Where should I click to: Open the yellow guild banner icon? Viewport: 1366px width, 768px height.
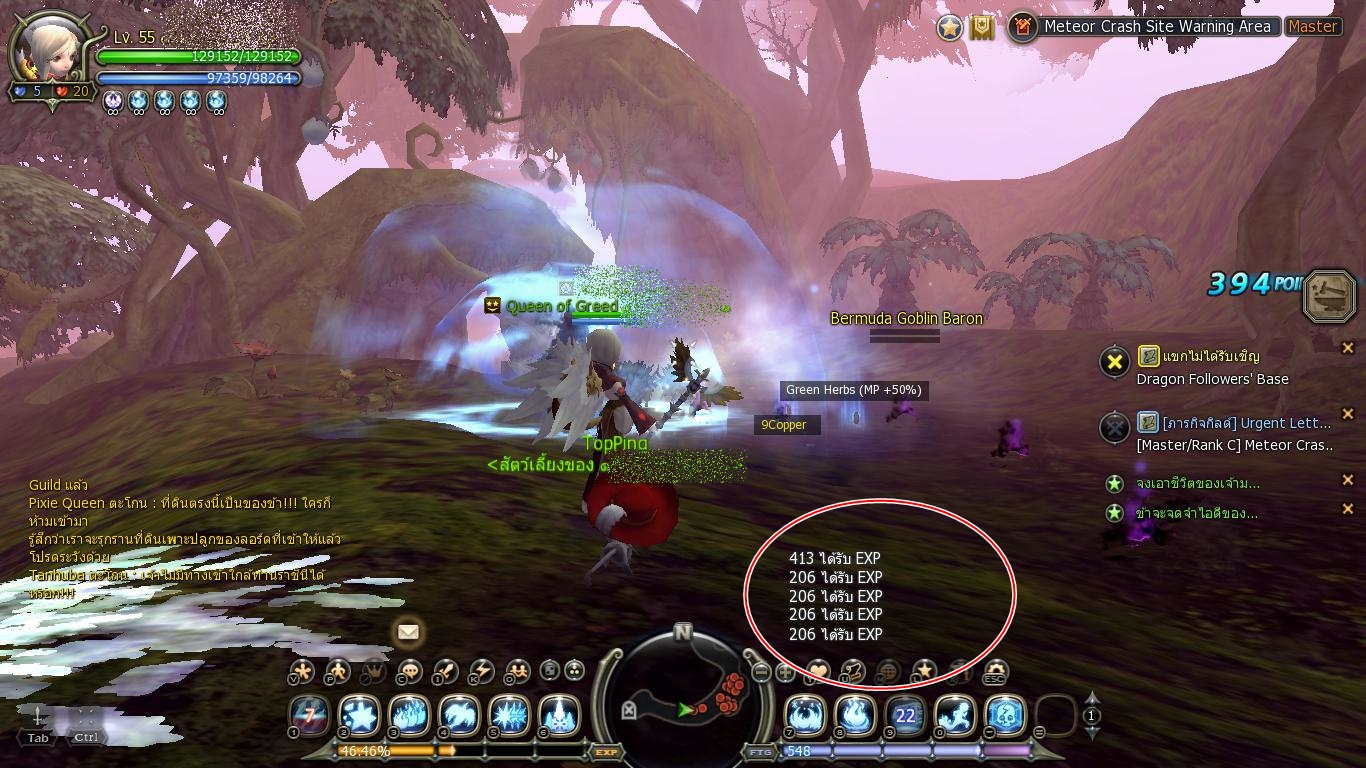pos(982,28)
